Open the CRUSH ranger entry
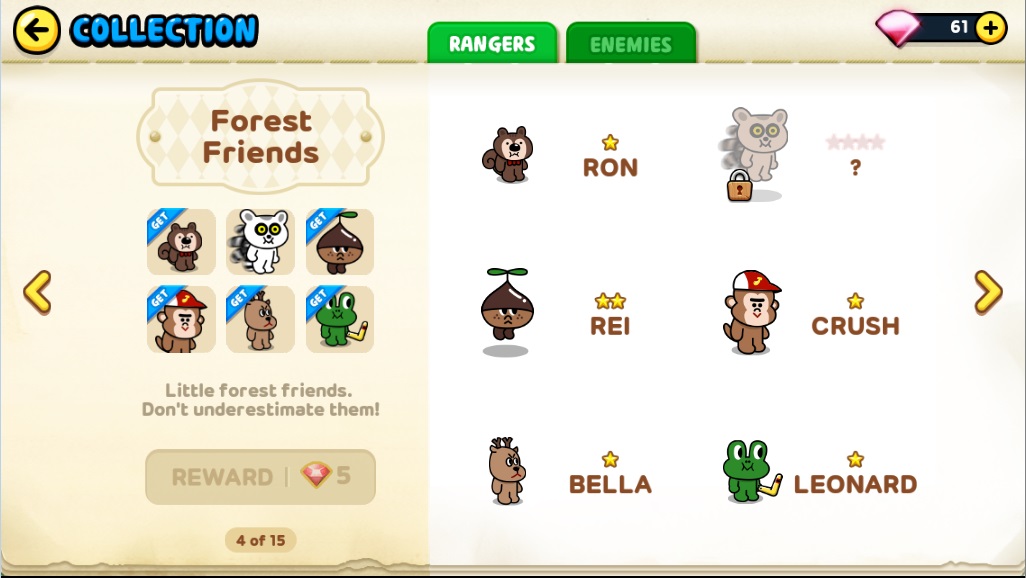 tap(810, 313)
